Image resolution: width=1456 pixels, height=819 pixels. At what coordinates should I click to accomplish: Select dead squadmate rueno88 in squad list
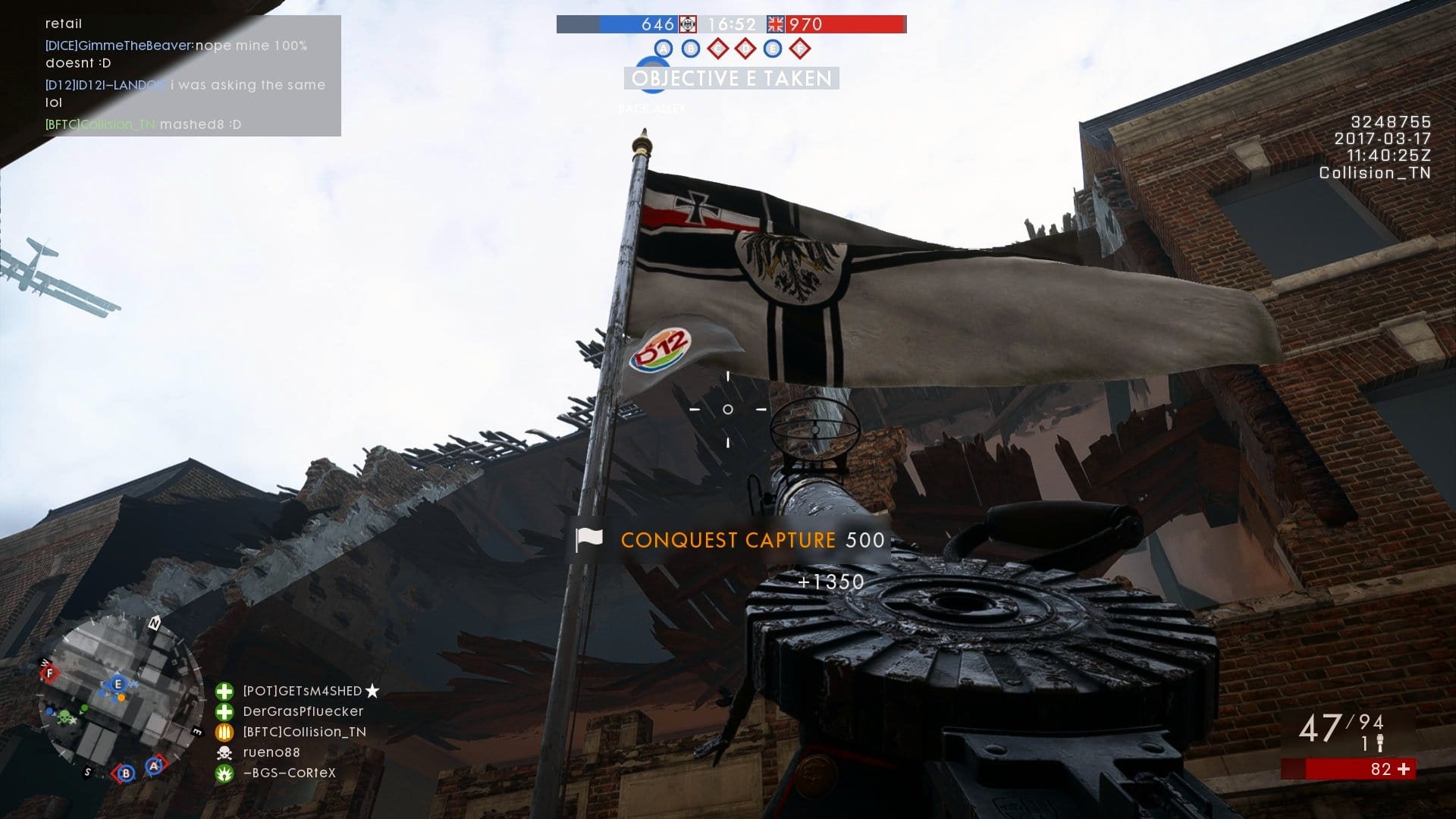click(271, 752)
